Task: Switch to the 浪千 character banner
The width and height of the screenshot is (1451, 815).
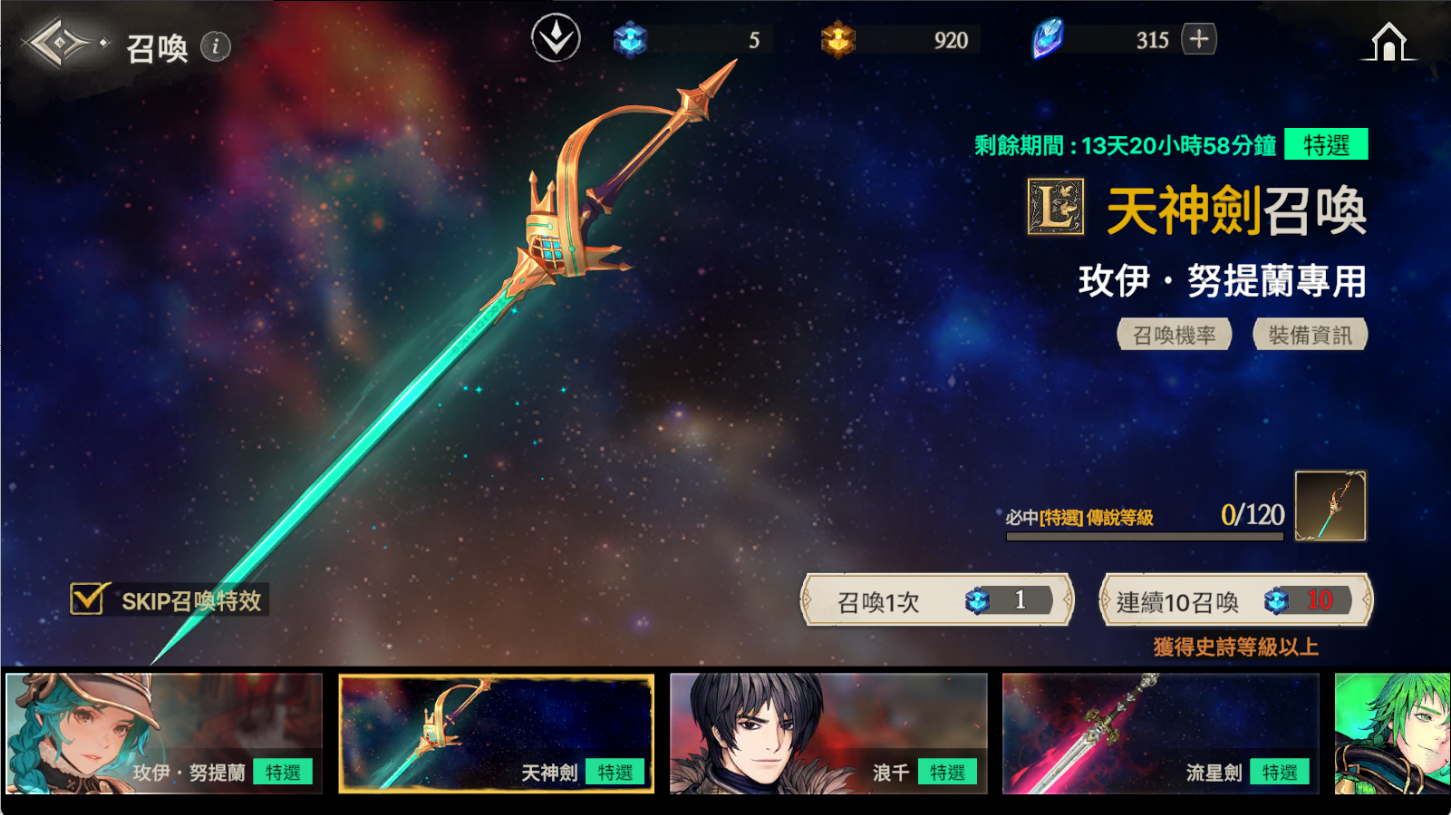Action: point(828,734)
